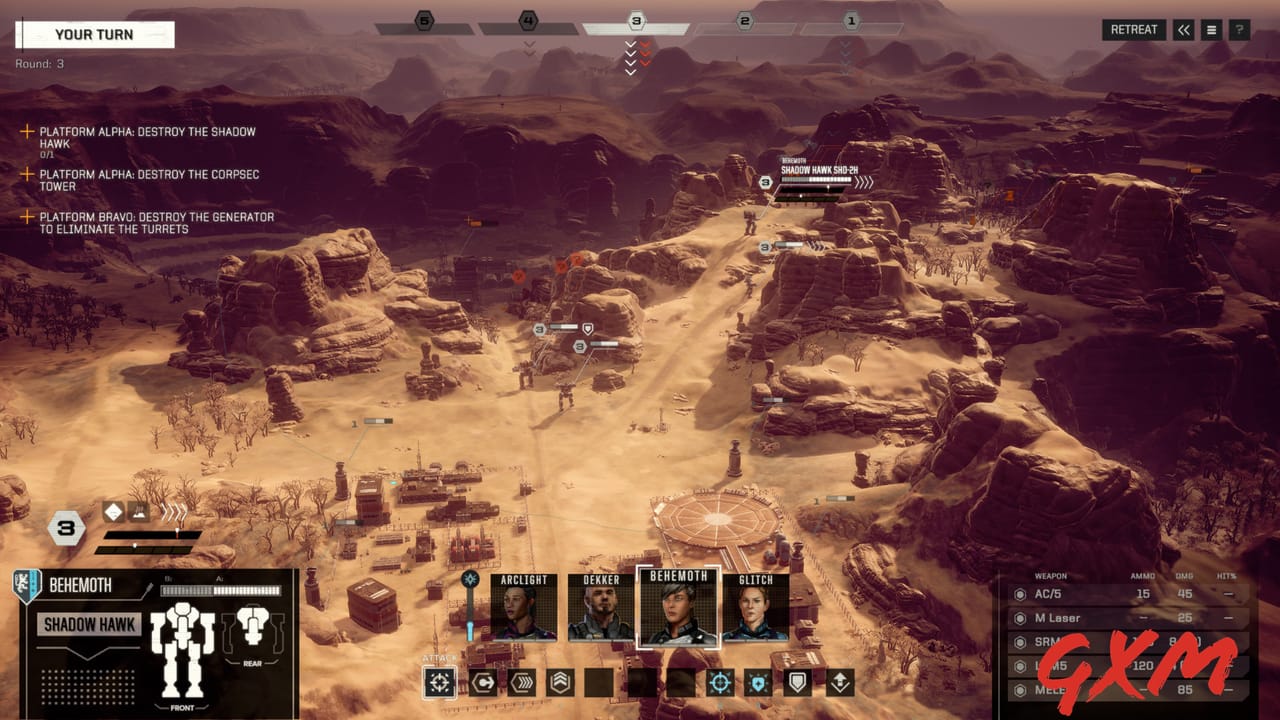
Task: Activate the Vigilance ability icon
Action: point(758,682)
